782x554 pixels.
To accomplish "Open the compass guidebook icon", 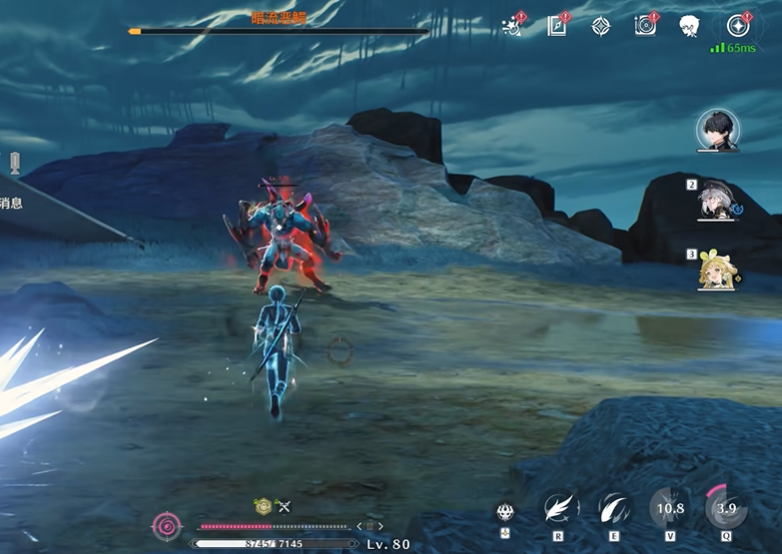I will [557, 27].
